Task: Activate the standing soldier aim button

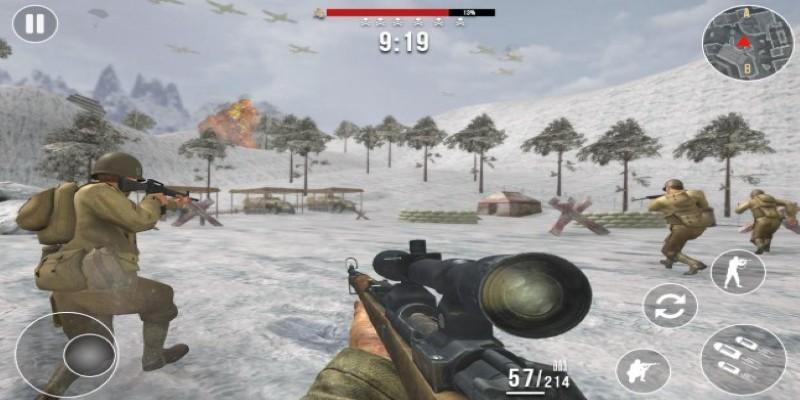Action: (737, 271)
